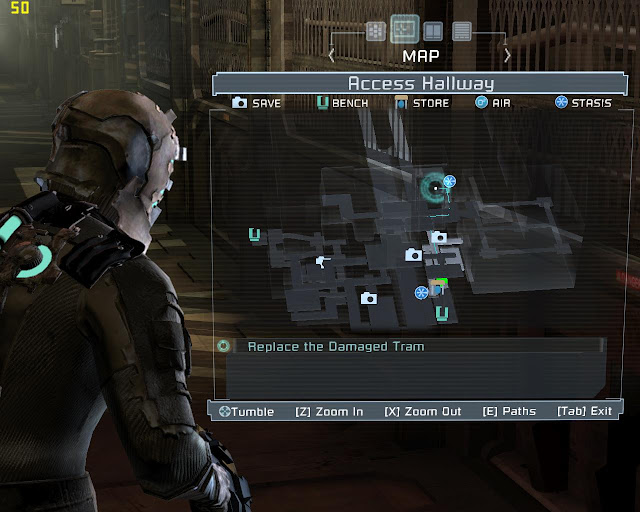Viewport: 640px width, 512px height.
Task: Switch to the inventory grid tab
Action: [x=375, y=31]
